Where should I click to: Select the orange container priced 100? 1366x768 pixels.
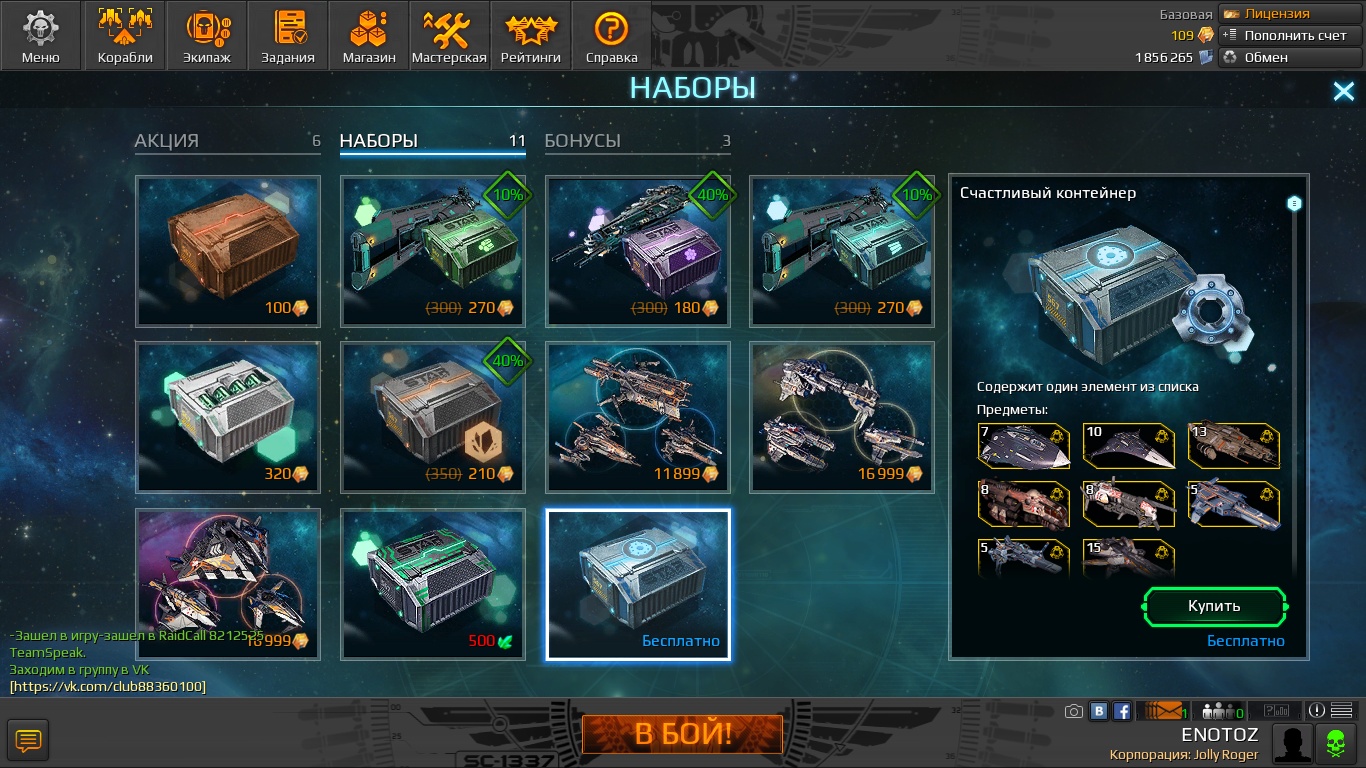coord(228,251)
